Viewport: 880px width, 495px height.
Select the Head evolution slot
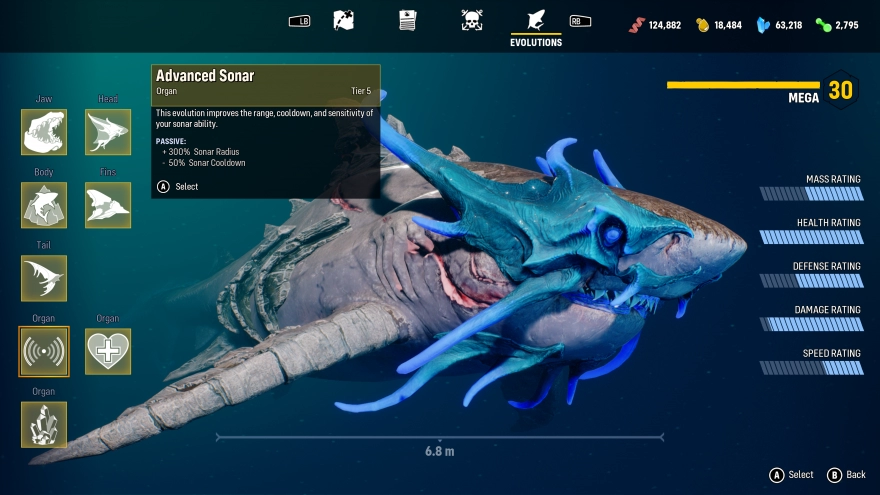pos(108,132)
